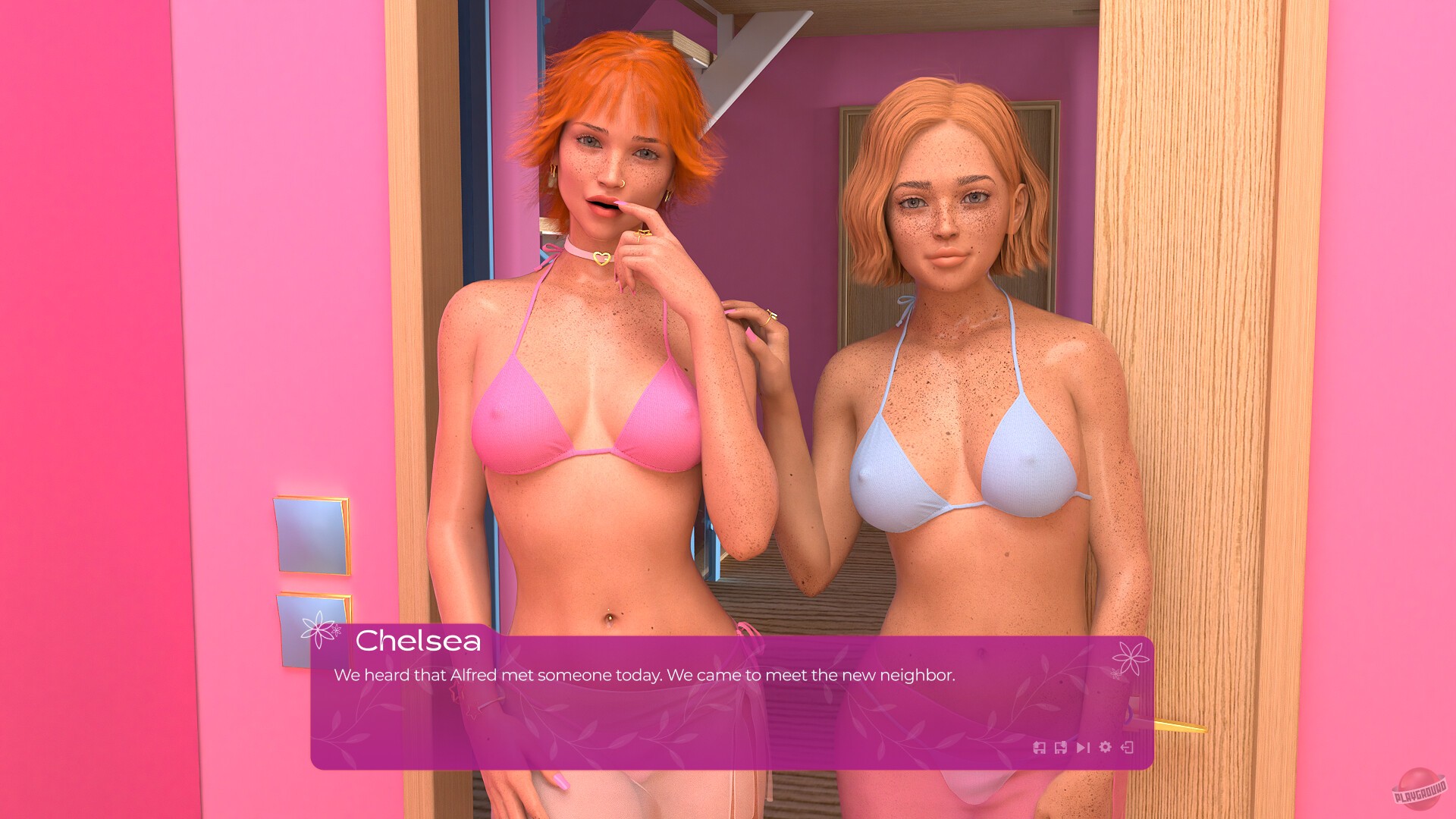
Task: Hide the dialogue using the exit icon
Action: tap(1128, 748)
